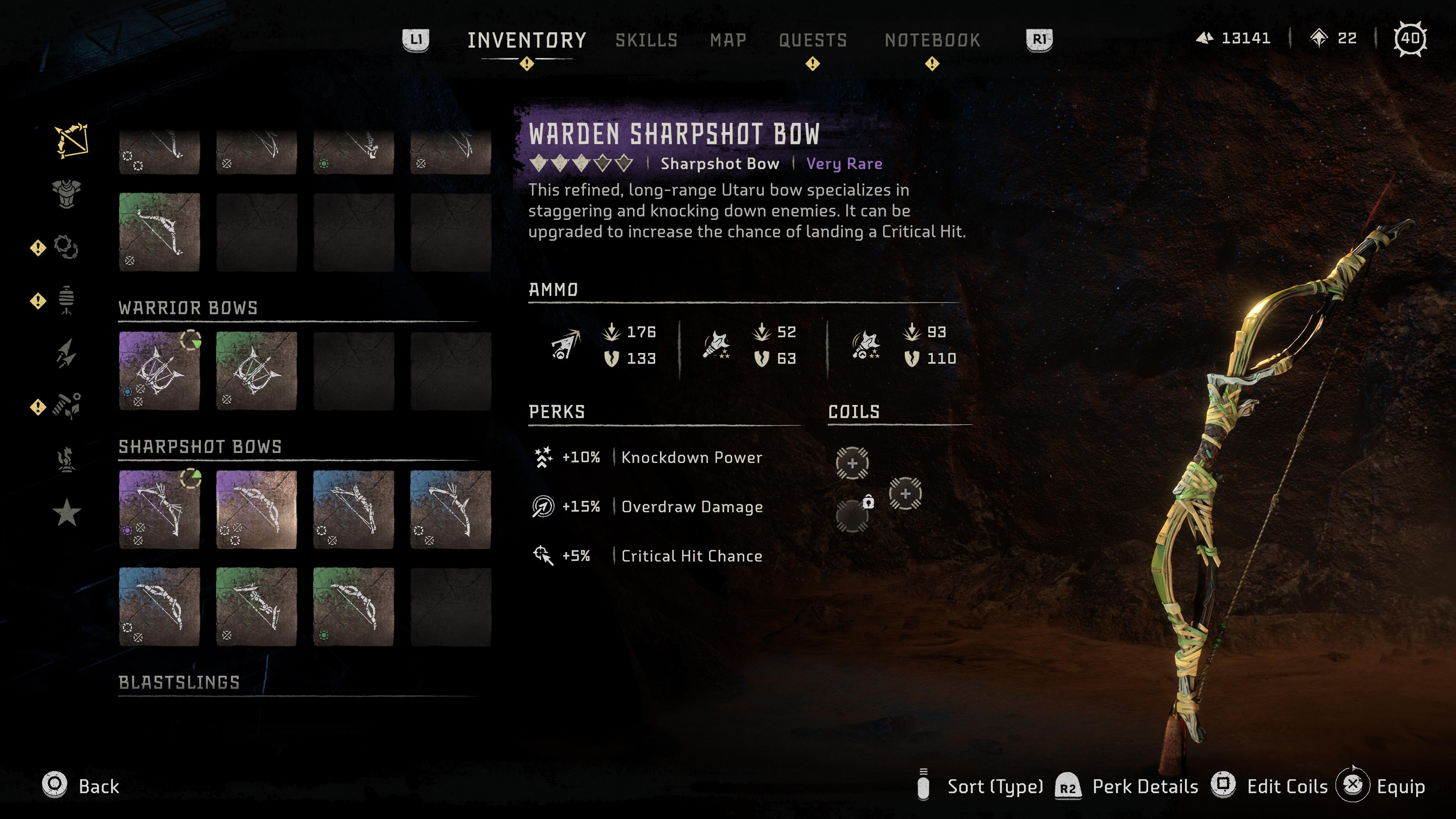Viewport: 1456px width, 819px height.
Task: Open the Notebook tab
Action: click(932, 40)
